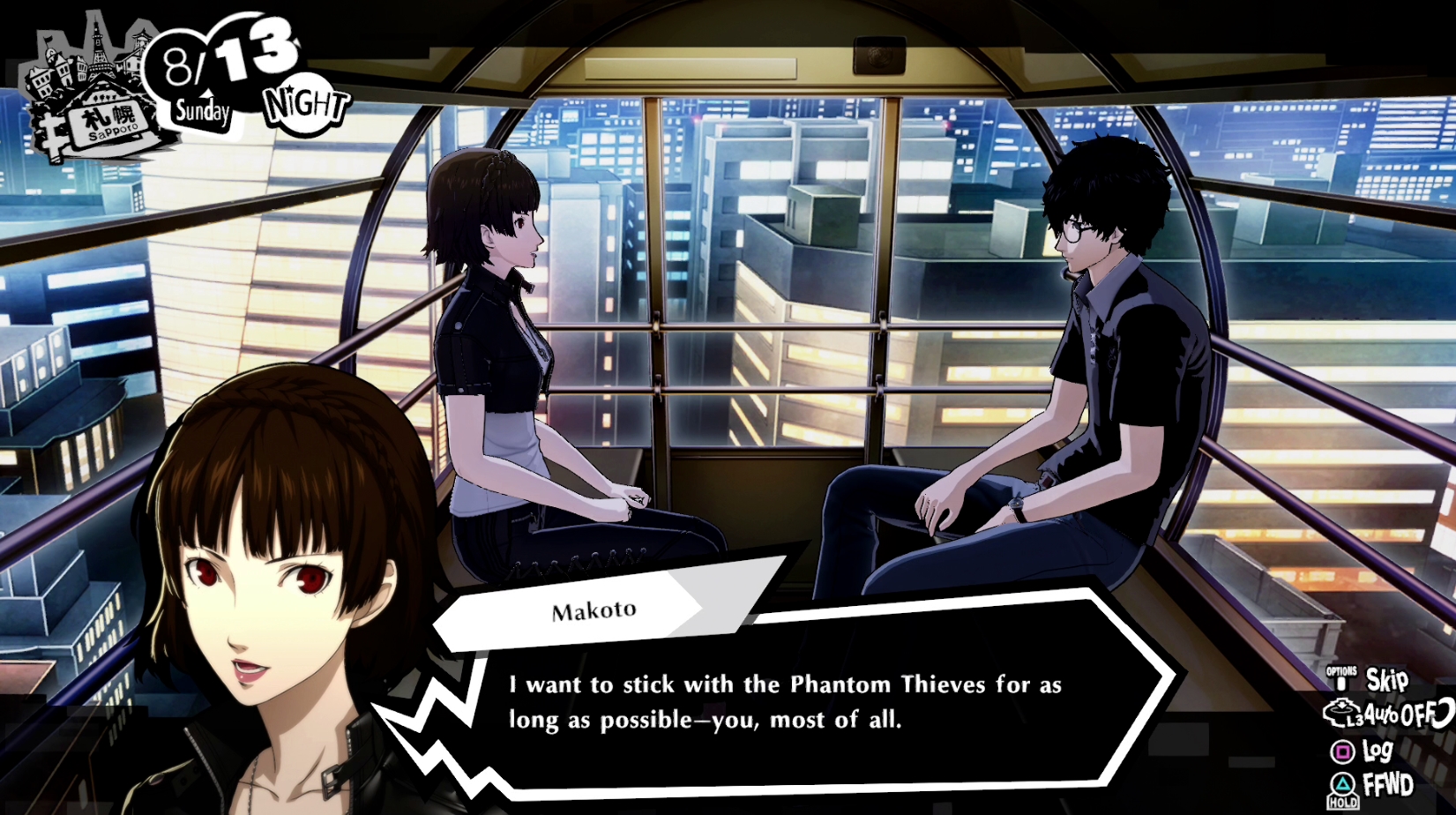Click the OPTIONS button icon above Skip
Image resolution: width=1456 pixels, height=815 pixels.
pos(1340,675)
